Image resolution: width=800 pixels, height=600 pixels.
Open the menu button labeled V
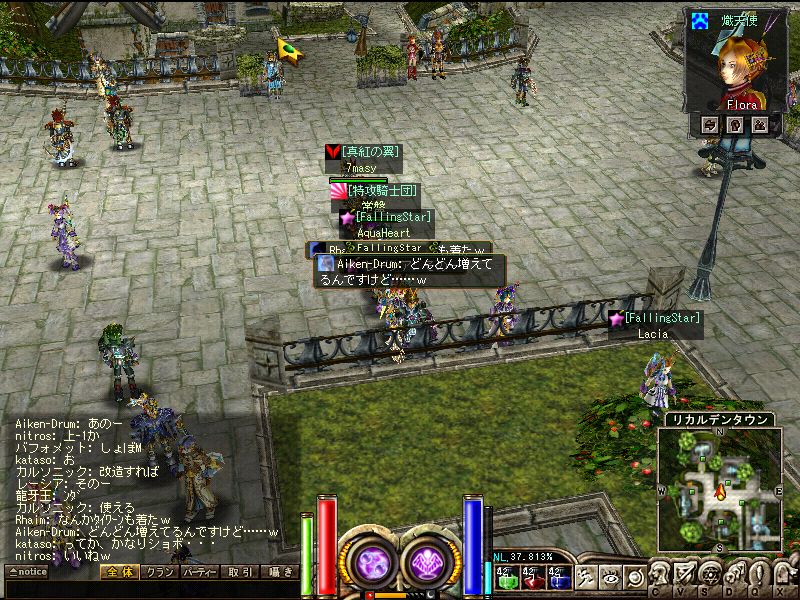click(686, 576)
